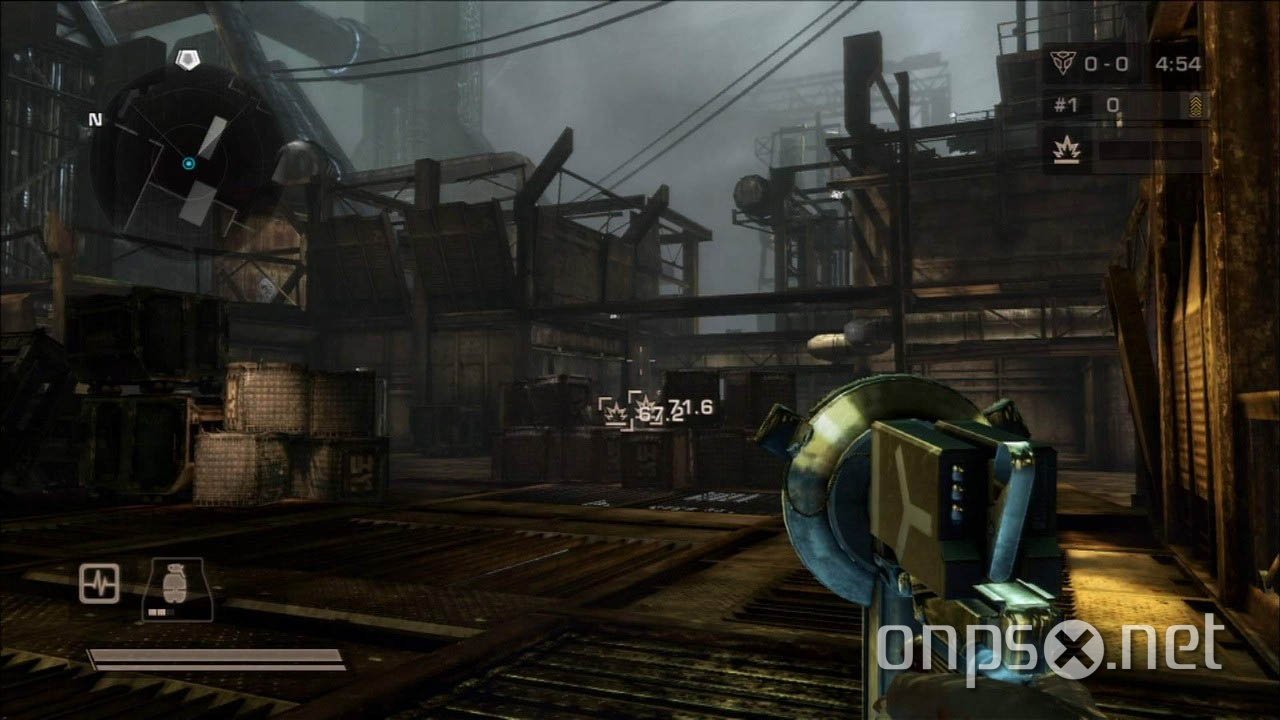Viewport: 1280px width, 720px height.
Task: Click the gold rank chevron badge
Action: (1196, 103)
